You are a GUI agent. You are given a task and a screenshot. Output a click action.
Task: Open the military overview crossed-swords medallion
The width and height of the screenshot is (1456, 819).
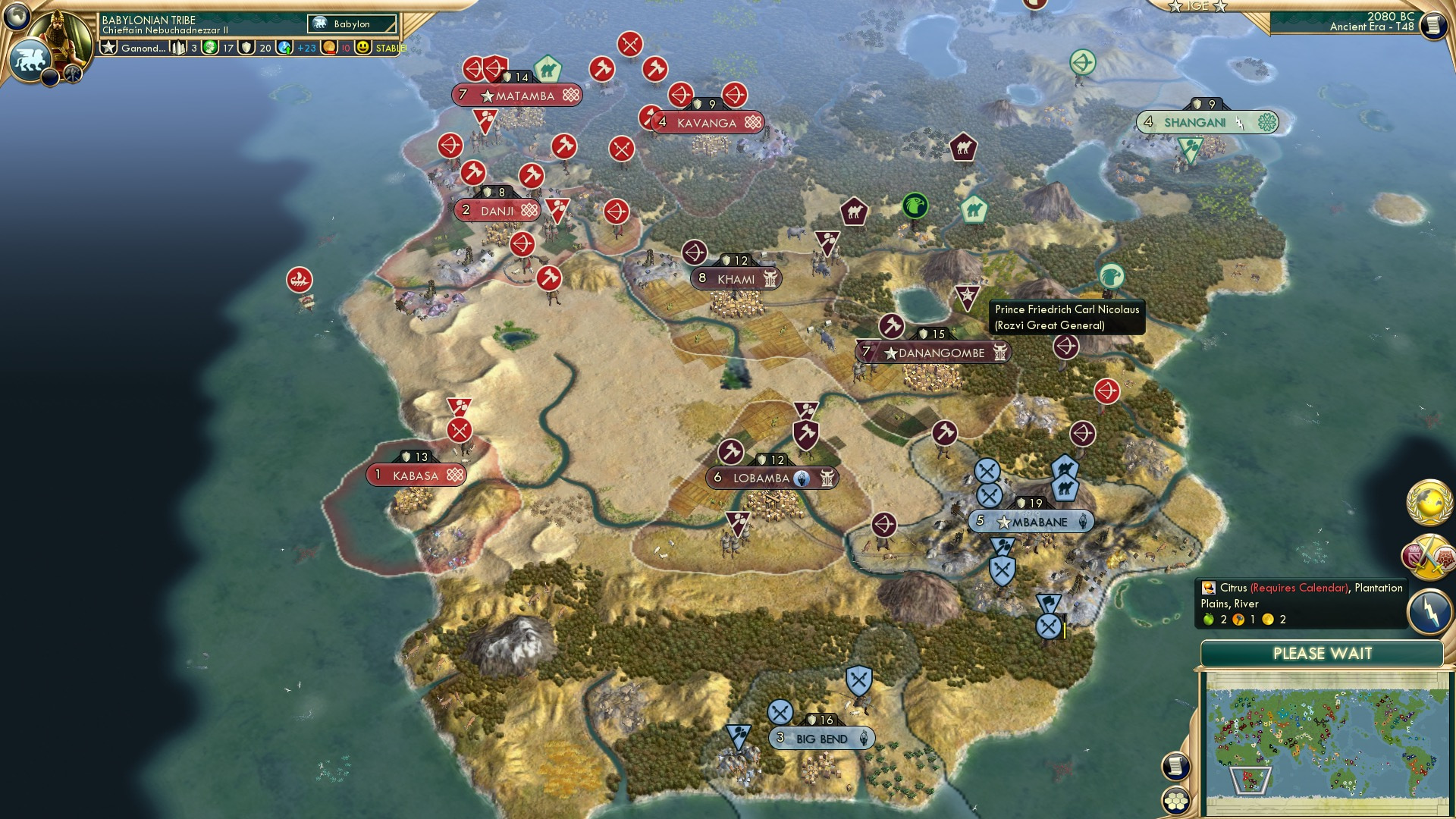point(1425,557)
